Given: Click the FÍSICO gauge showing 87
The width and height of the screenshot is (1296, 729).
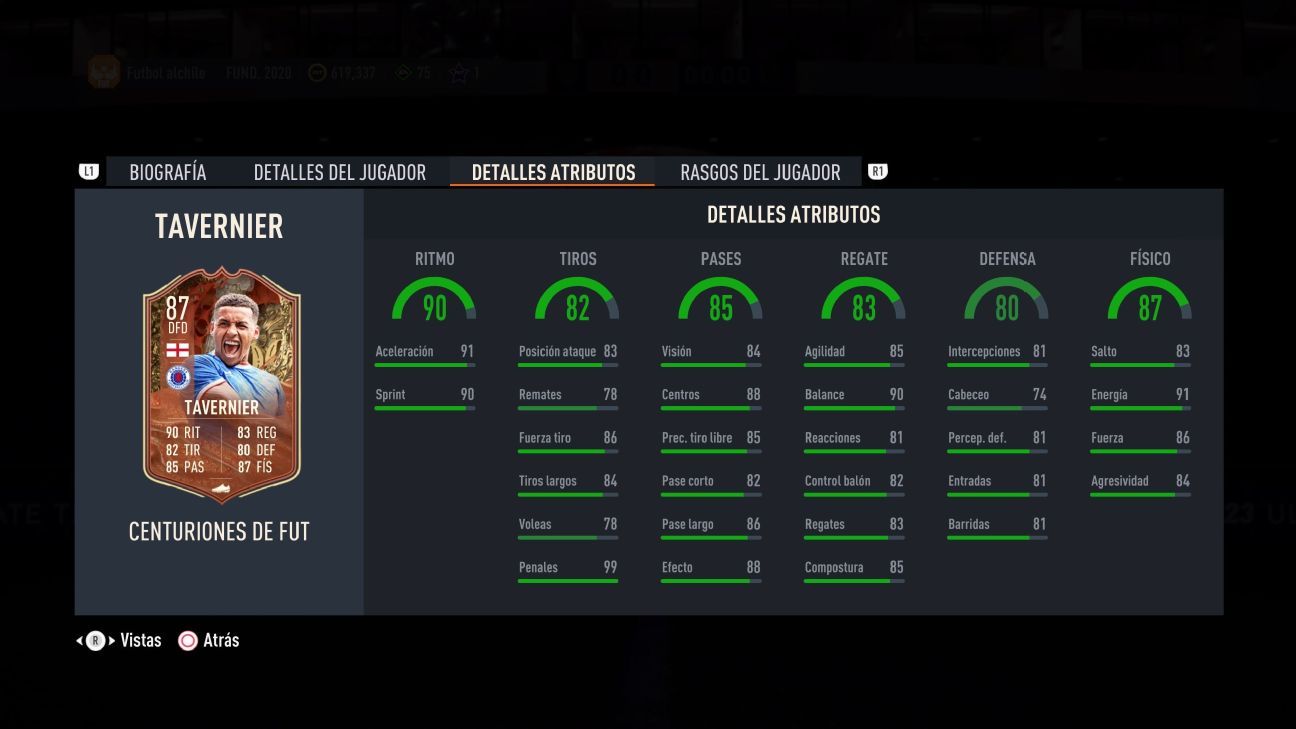Looking at the screenshot, I should 1150,300.
